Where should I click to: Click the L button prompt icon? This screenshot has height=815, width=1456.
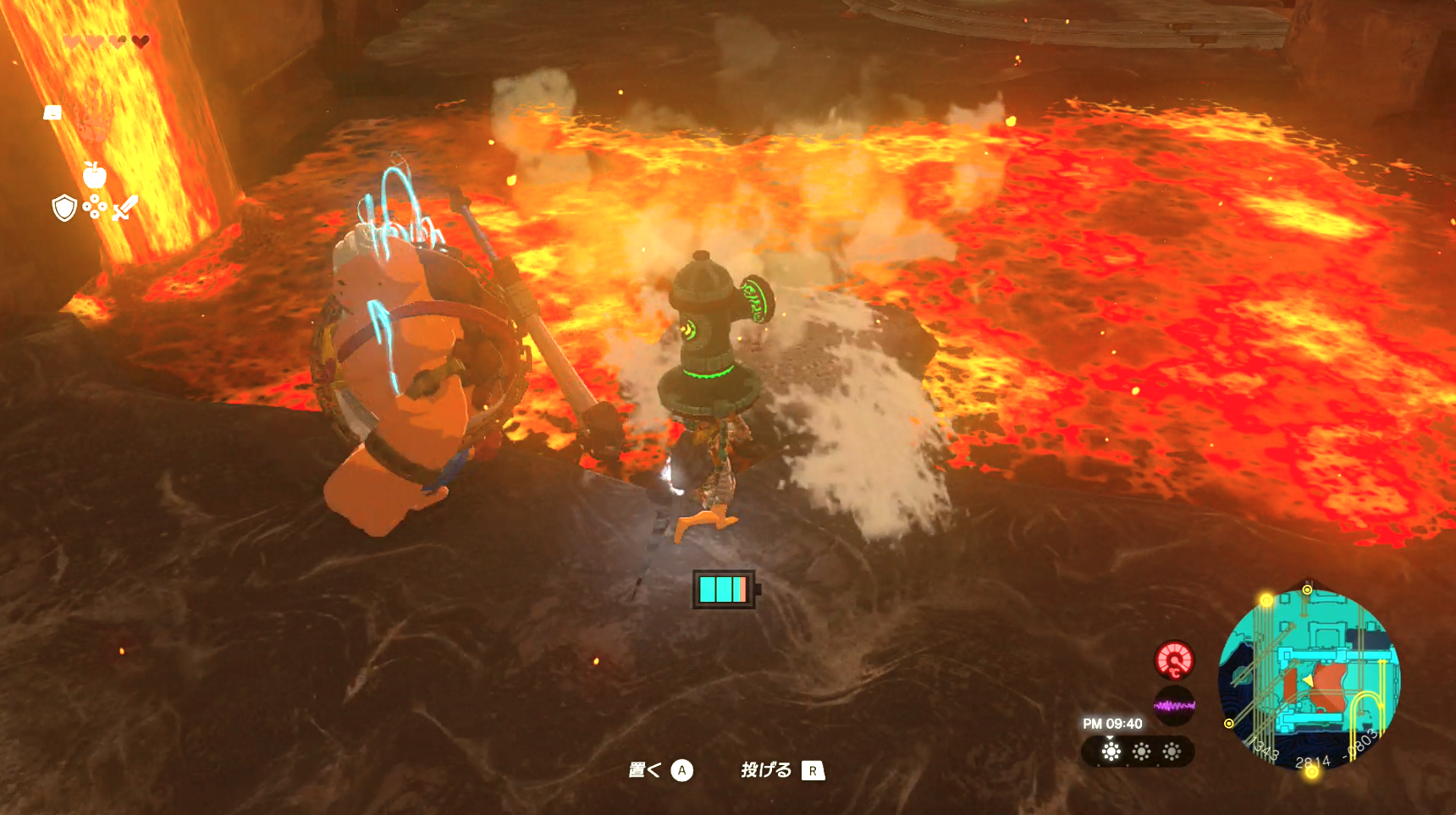52,112
